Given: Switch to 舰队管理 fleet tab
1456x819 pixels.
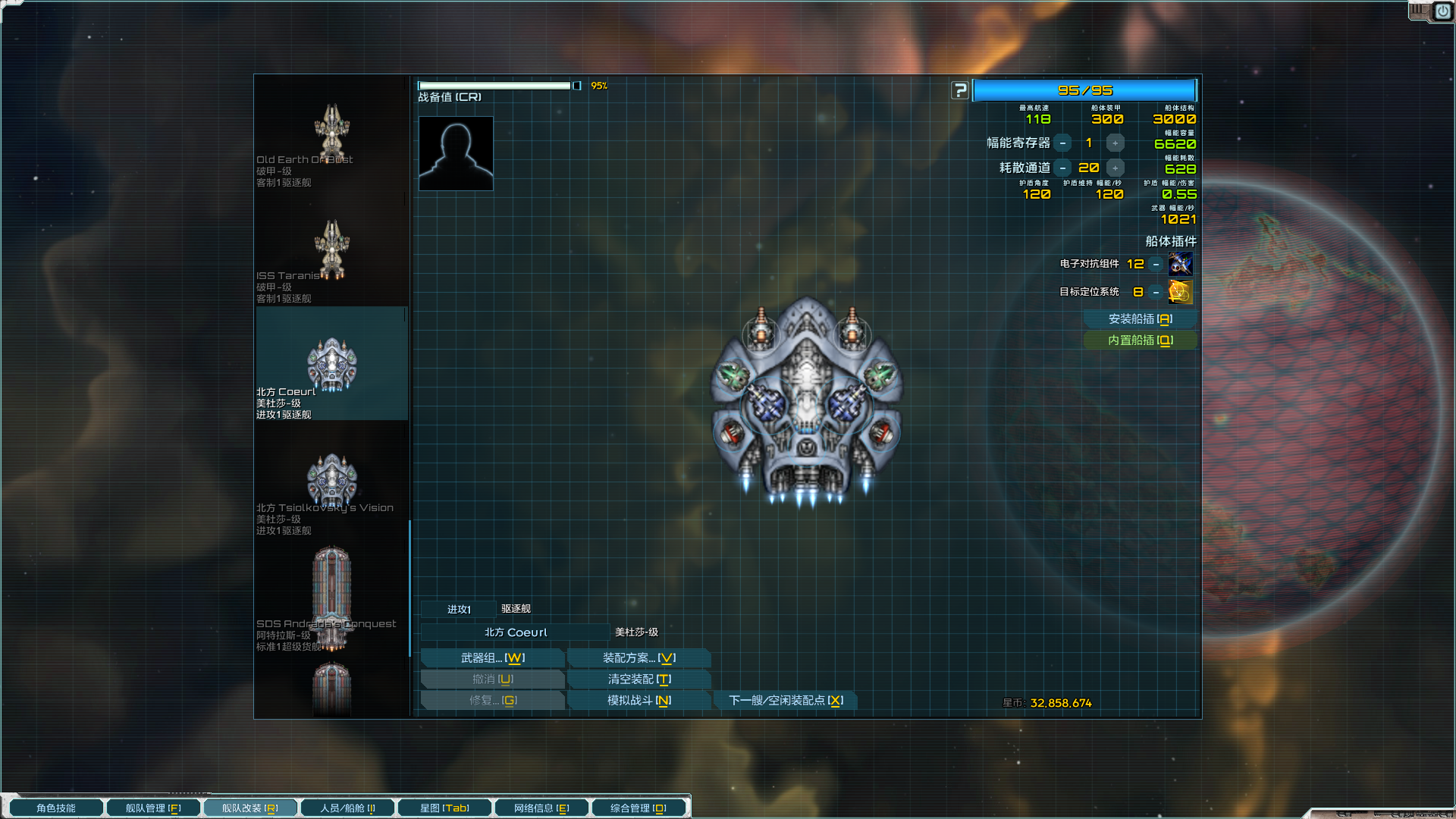Looking at the screenshot, I should pos(152,808).
